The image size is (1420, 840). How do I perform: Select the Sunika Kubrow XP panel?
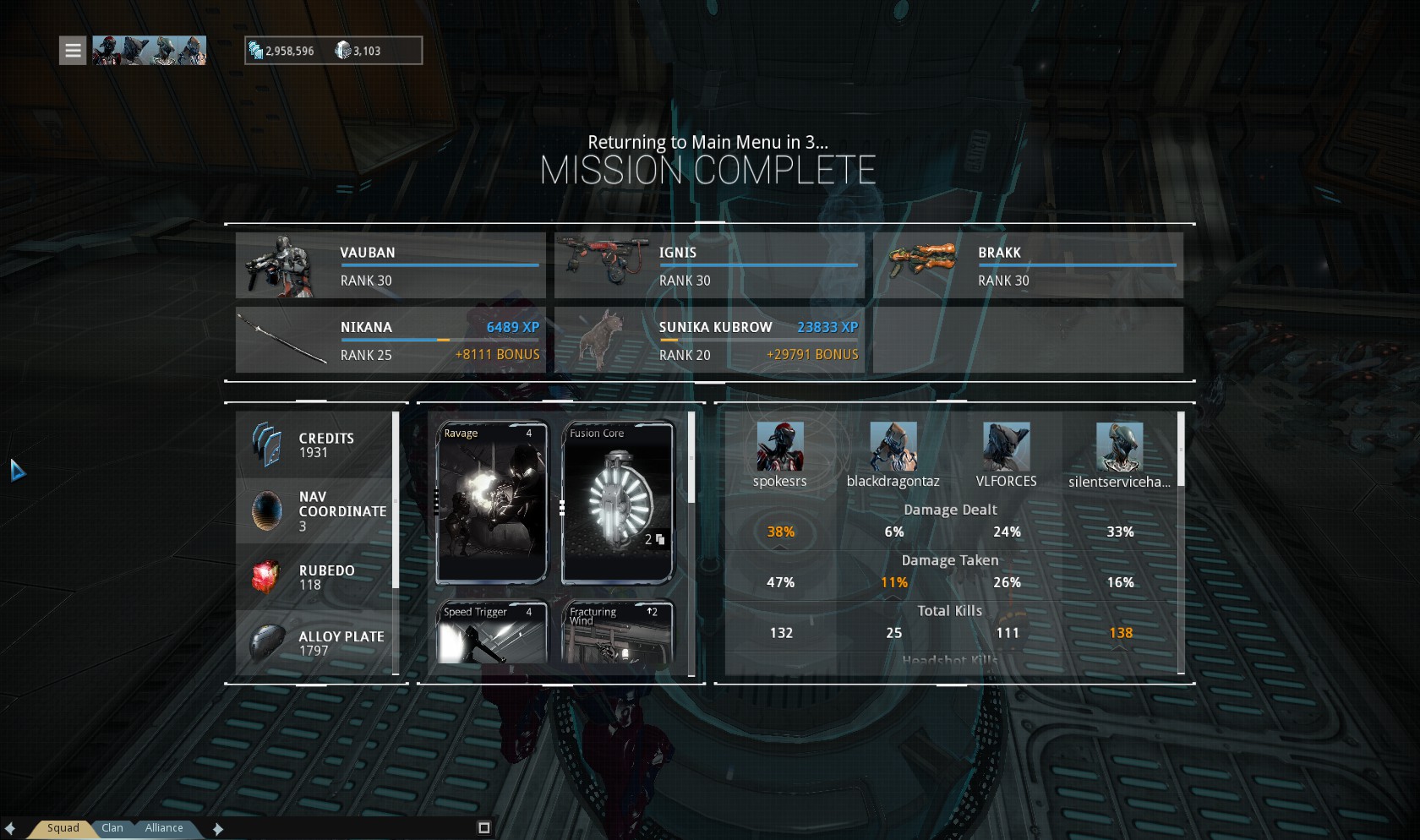click(x=709, y=340)
